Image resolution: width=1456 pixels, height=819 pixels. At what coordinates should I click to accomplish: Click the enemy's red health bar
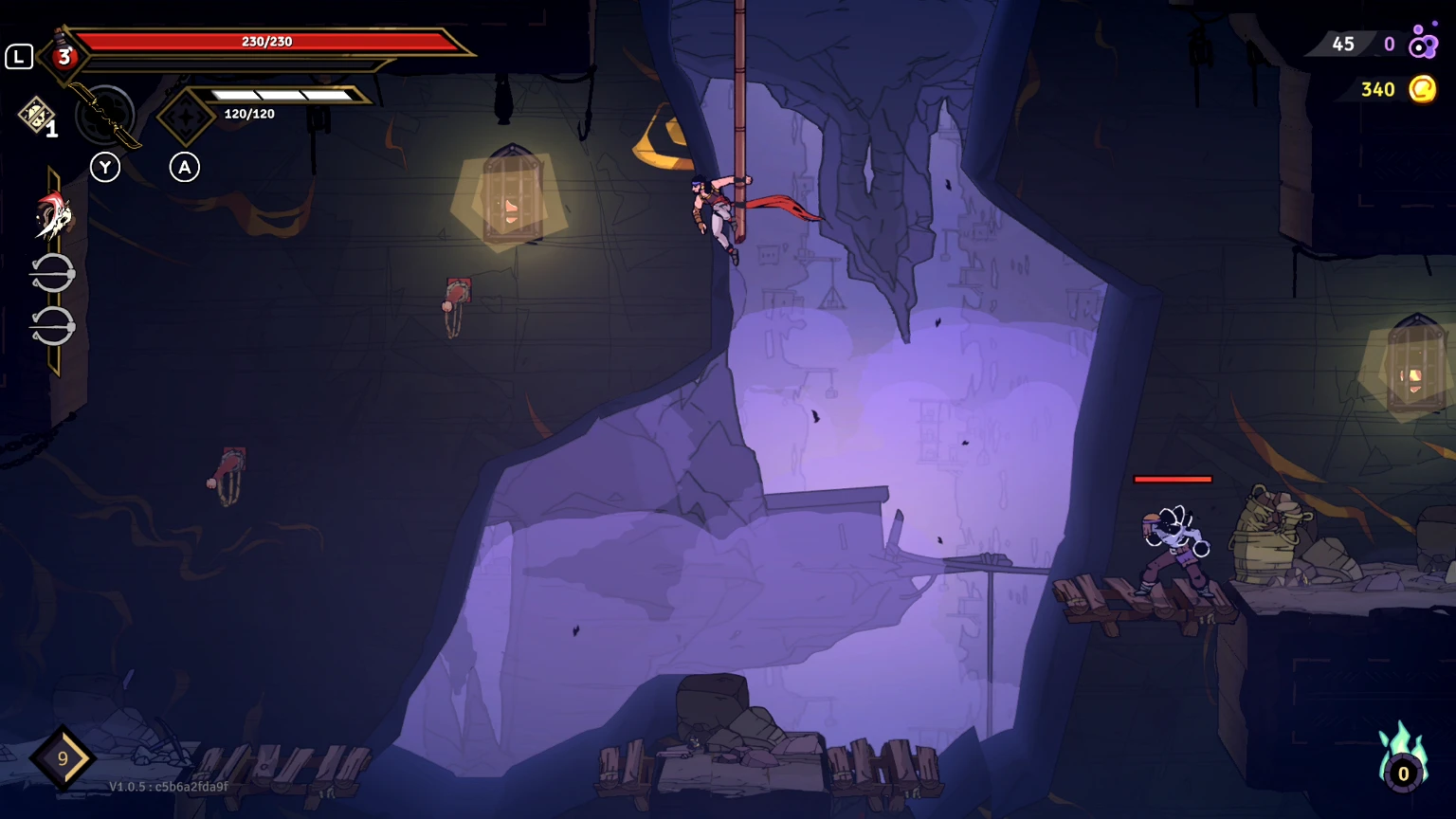pos(1174,480)
